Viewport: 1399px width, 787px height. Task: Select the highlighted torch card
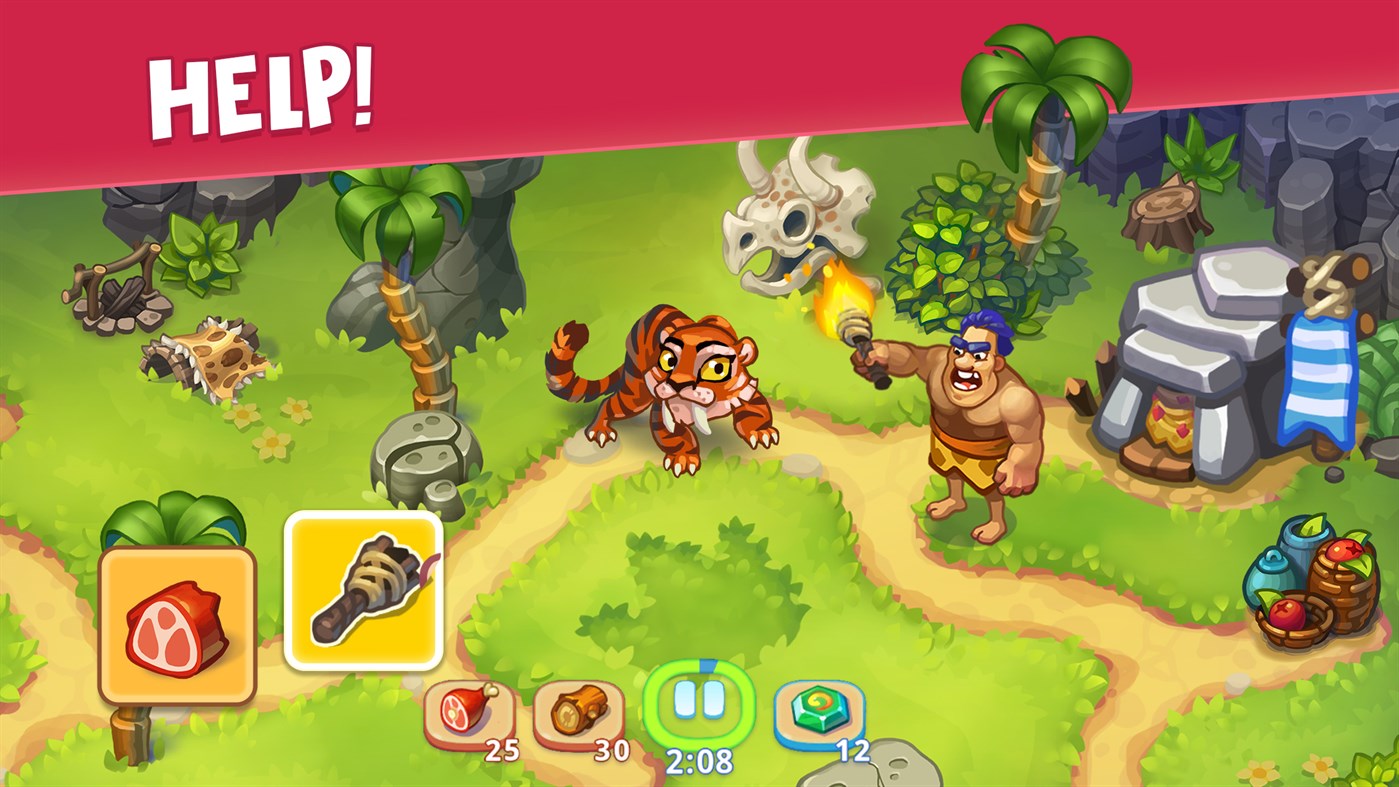tap(365, 590)
